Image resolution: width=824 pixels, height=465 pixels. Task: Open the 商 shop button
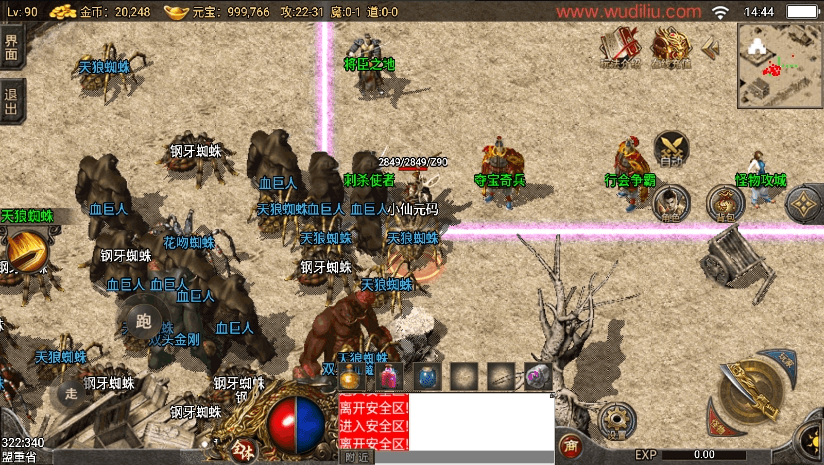pyautogui.click(x=571, y=444)
